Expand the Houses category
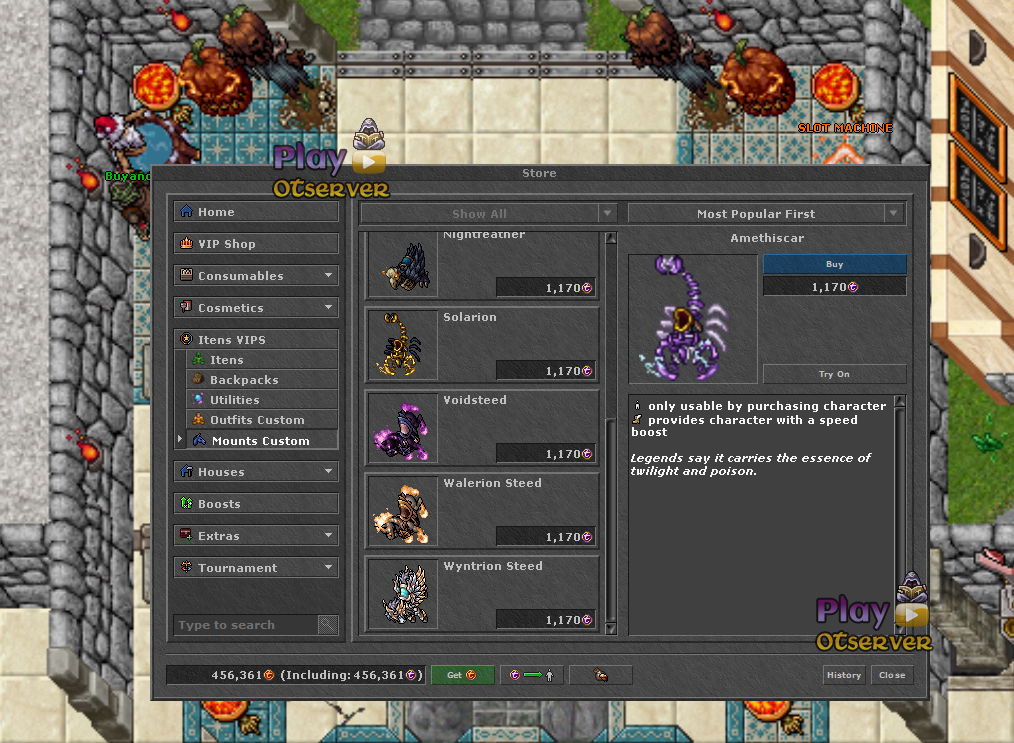The image size is (1014, 743). (x=256, y=472)
